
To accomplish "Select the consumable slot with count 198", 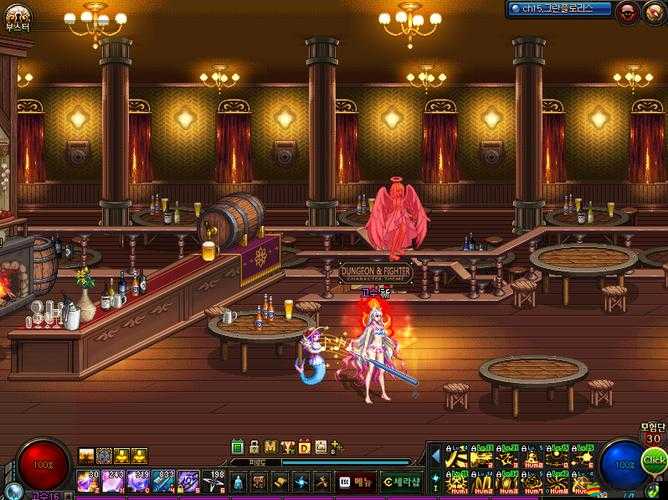I will (x=216, y=481).
